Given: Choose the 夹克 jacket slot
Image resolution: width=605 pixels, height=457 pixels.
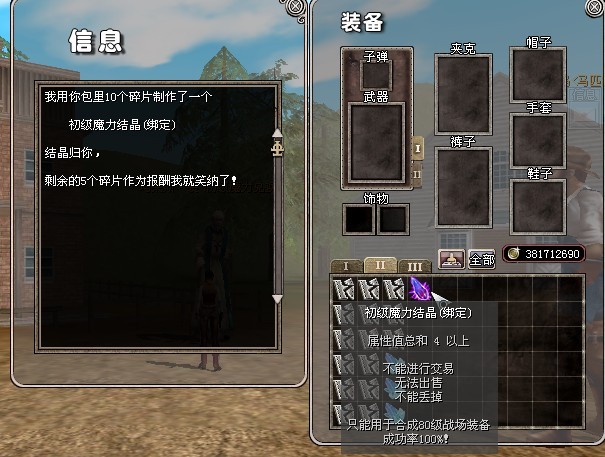Looking at the screenshot, I should click(x=463, y=95).
